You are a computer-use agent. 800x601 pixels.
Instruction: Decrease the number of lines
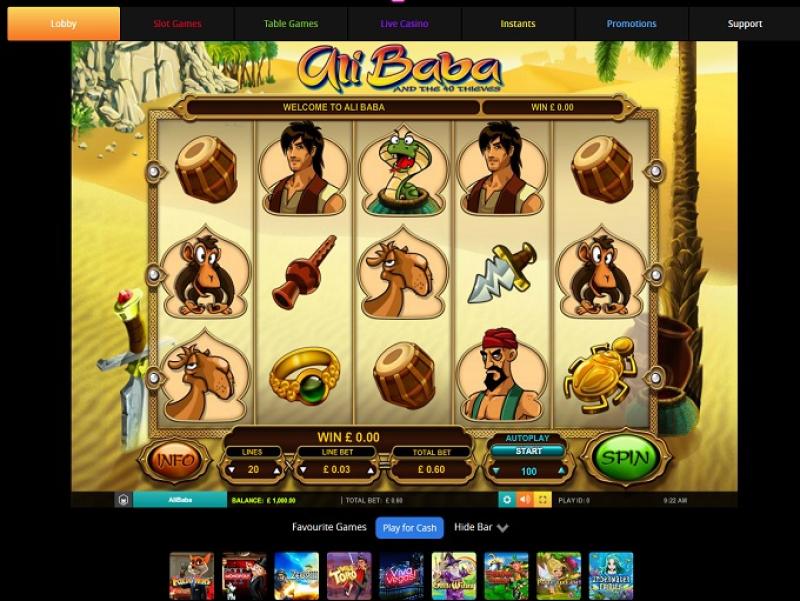tap(232, 470)
